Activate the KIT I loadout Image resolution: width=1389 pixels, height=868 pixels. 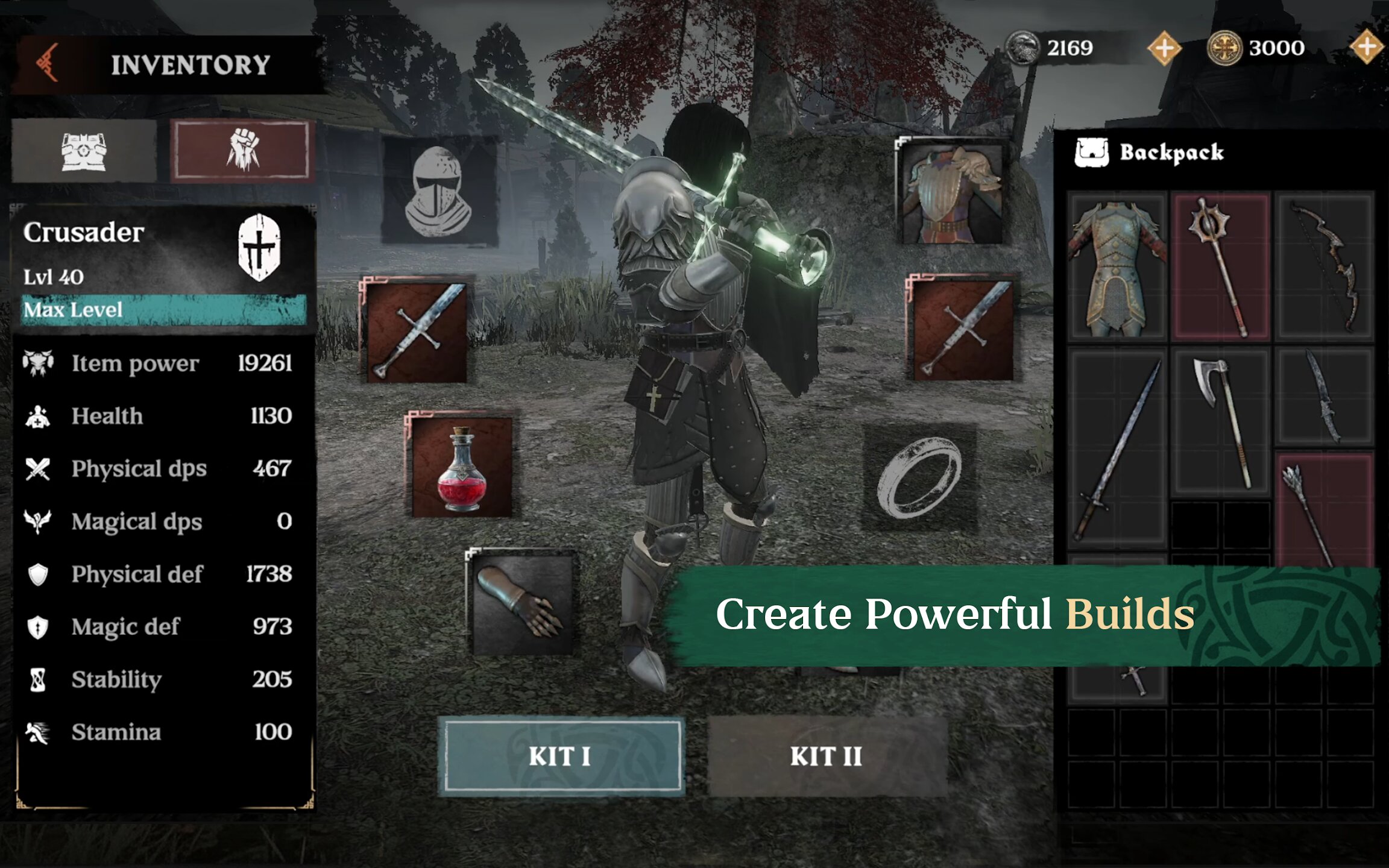[562, 756]
